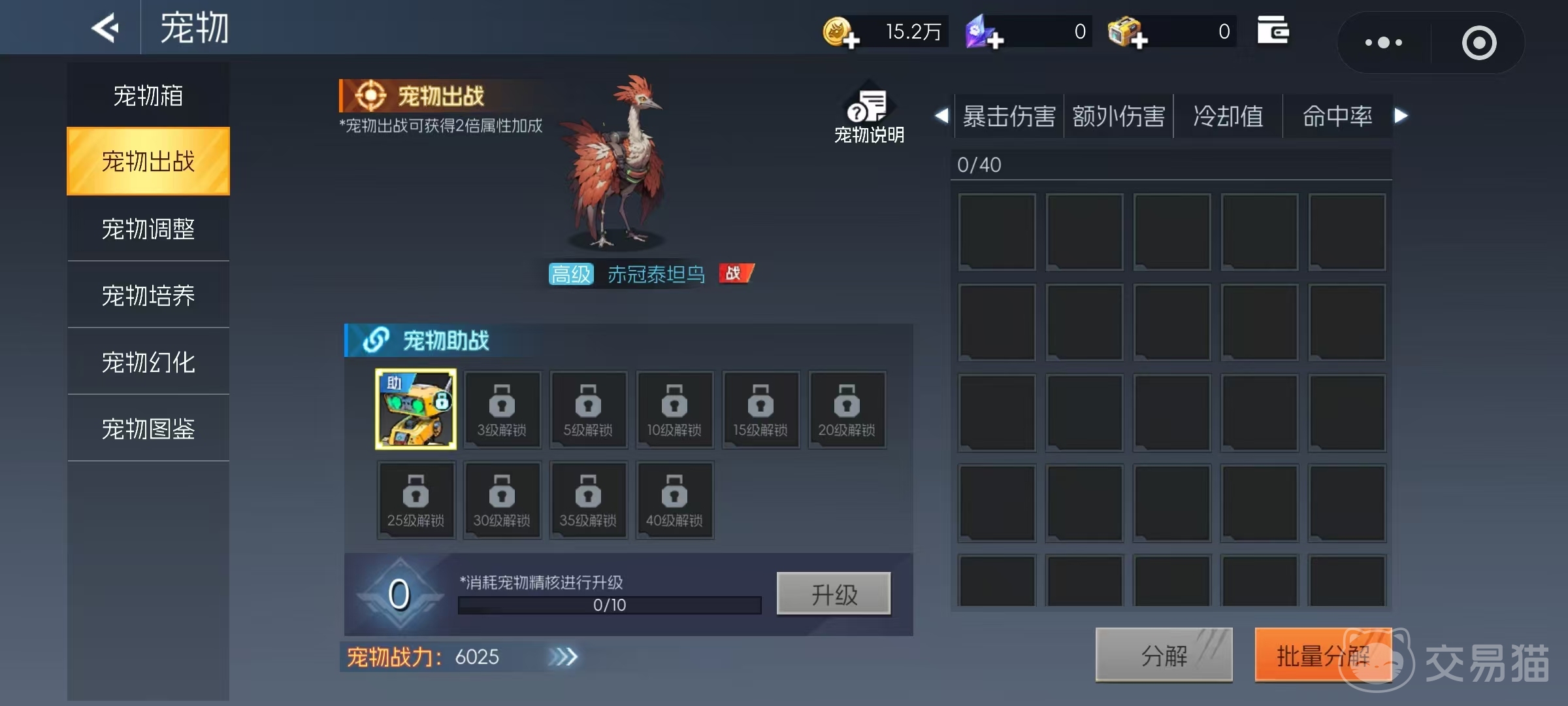Click the right arrow after 命中率
Image resolution: width=1568 pixels, height=706 pixels.
(1401, 116)
